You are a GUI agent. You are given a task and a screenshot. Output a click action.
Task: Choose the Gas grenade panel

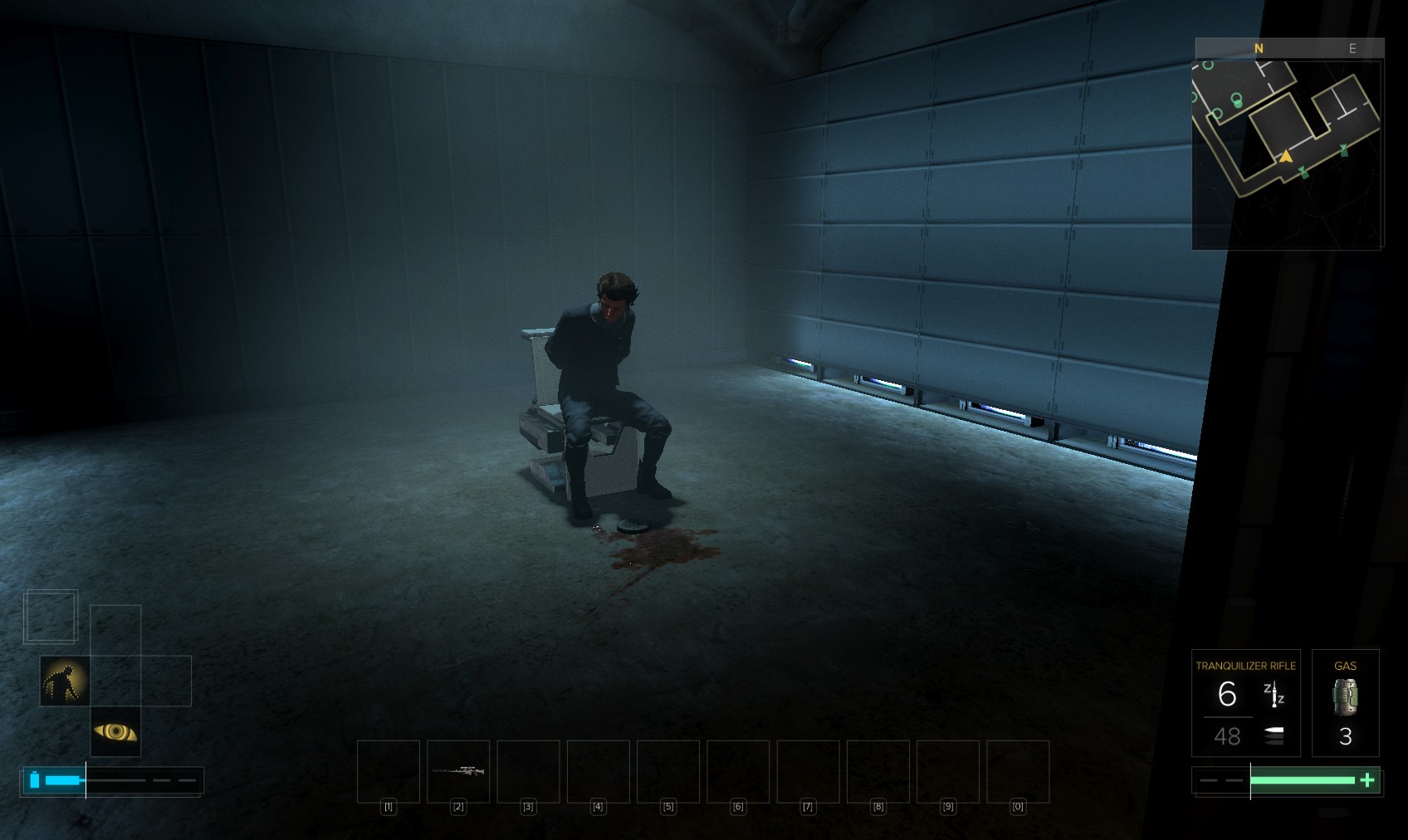(x=1345, y=703)
